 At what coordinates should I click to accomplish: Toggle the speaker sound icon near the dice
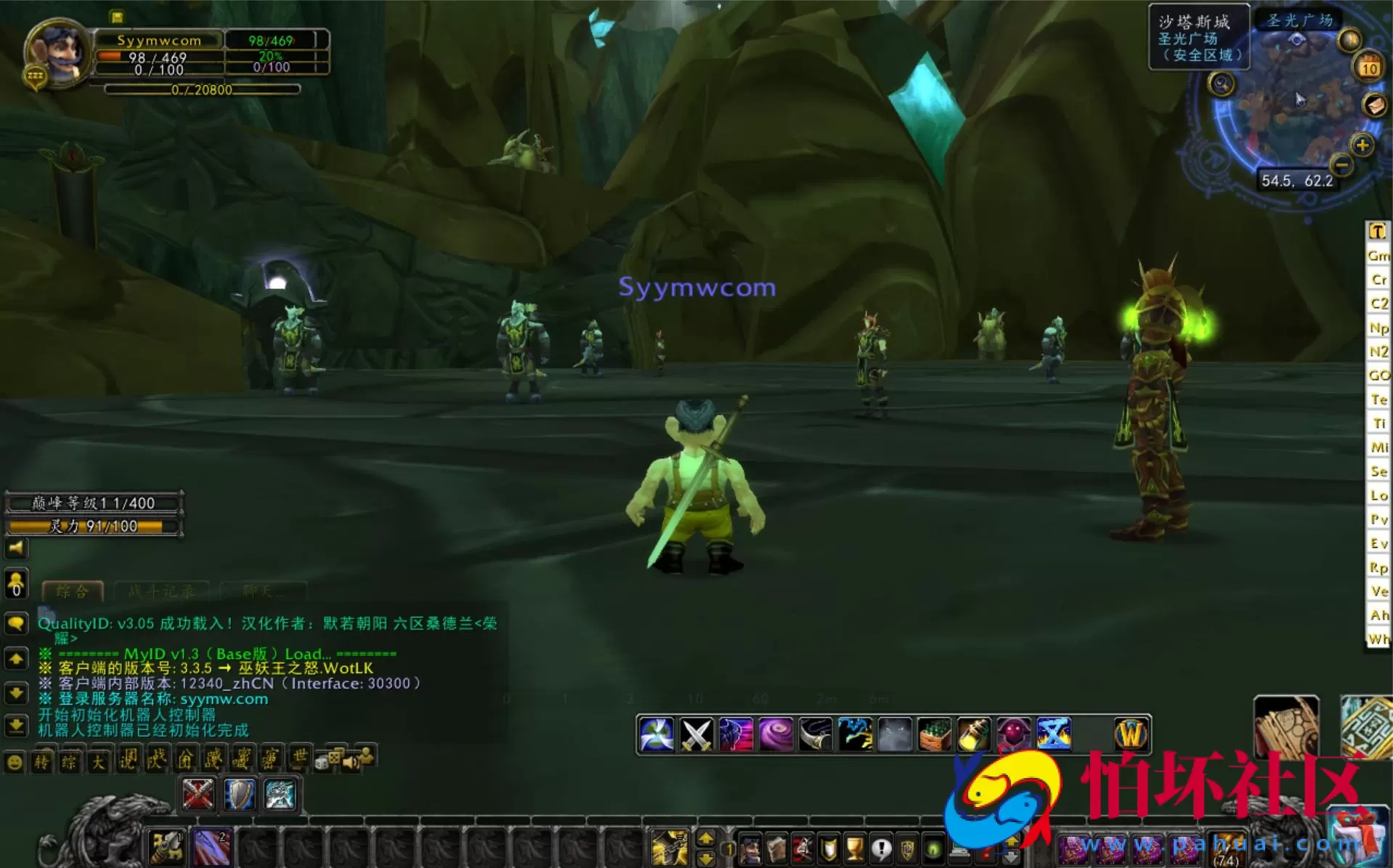351,761
